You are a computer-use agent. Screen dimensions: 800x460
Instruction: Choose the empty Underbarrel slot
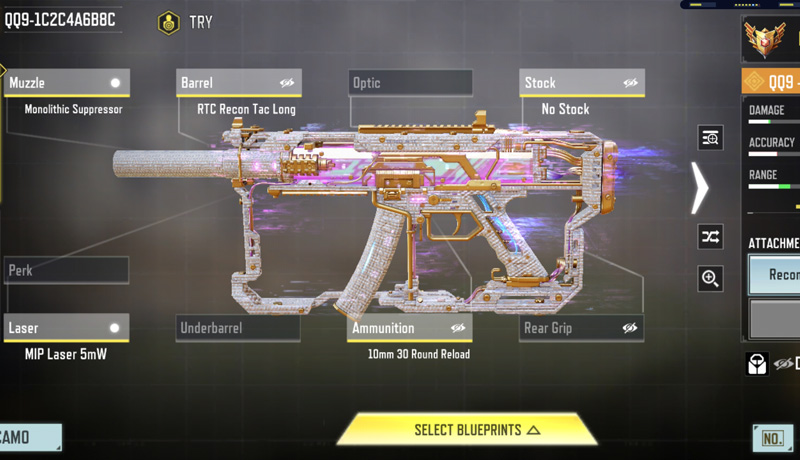click(238, 328)
